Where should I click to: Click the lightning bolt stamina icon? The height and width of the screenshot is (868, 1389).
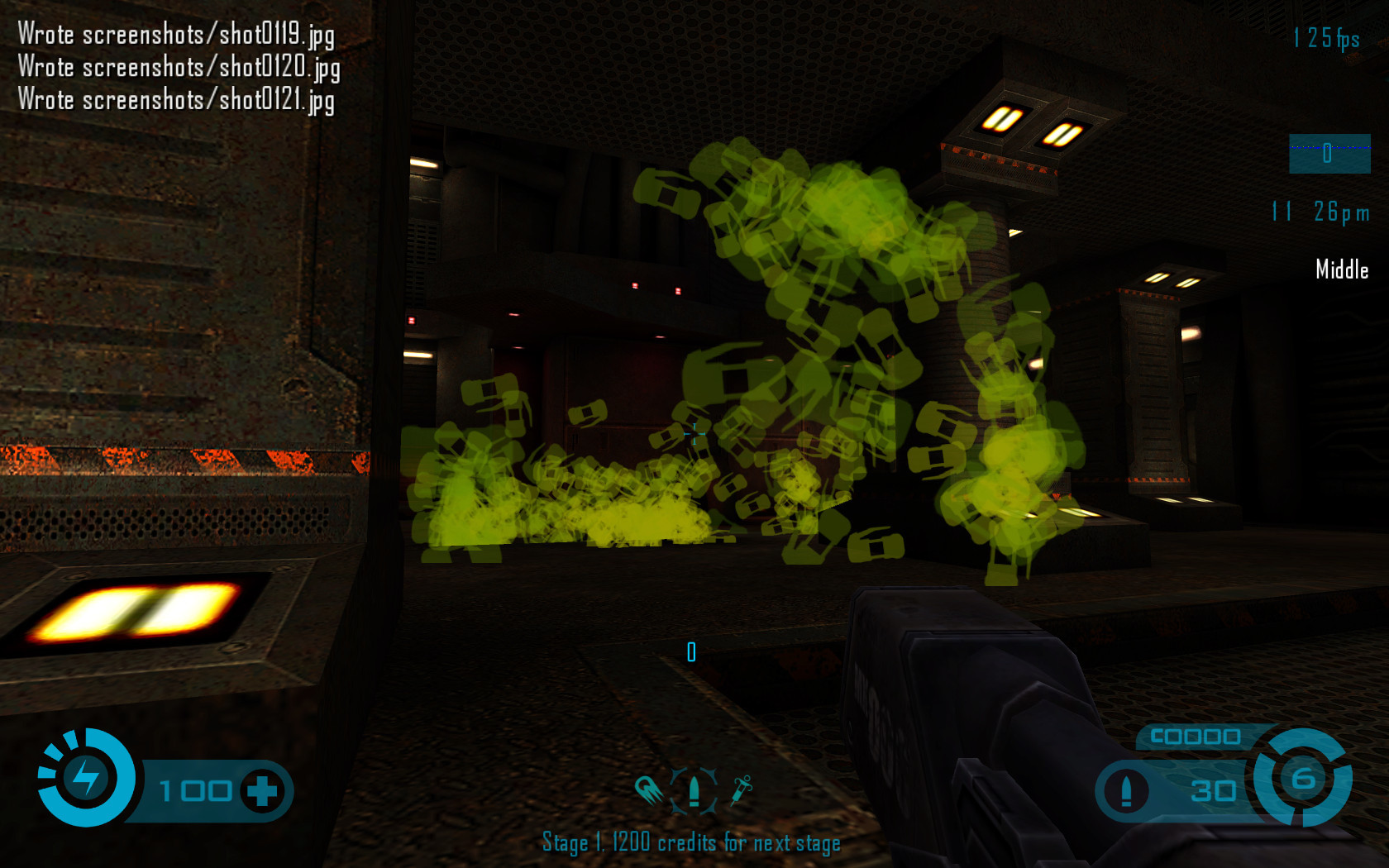coord(85,777)
